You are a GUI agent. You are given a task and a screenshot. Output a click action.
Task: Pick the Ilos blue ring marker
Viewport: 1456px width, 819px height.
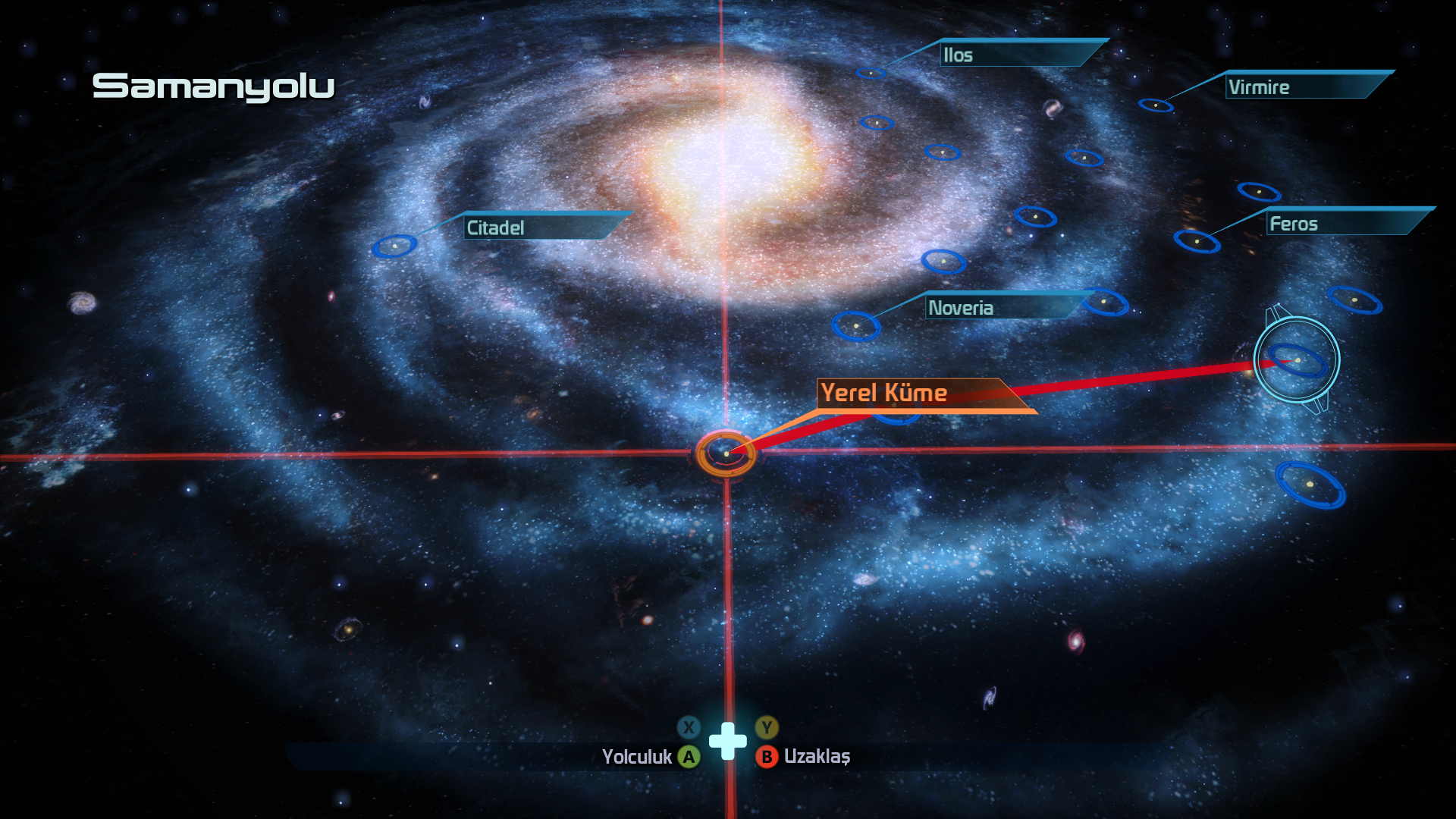coord(871,73)
